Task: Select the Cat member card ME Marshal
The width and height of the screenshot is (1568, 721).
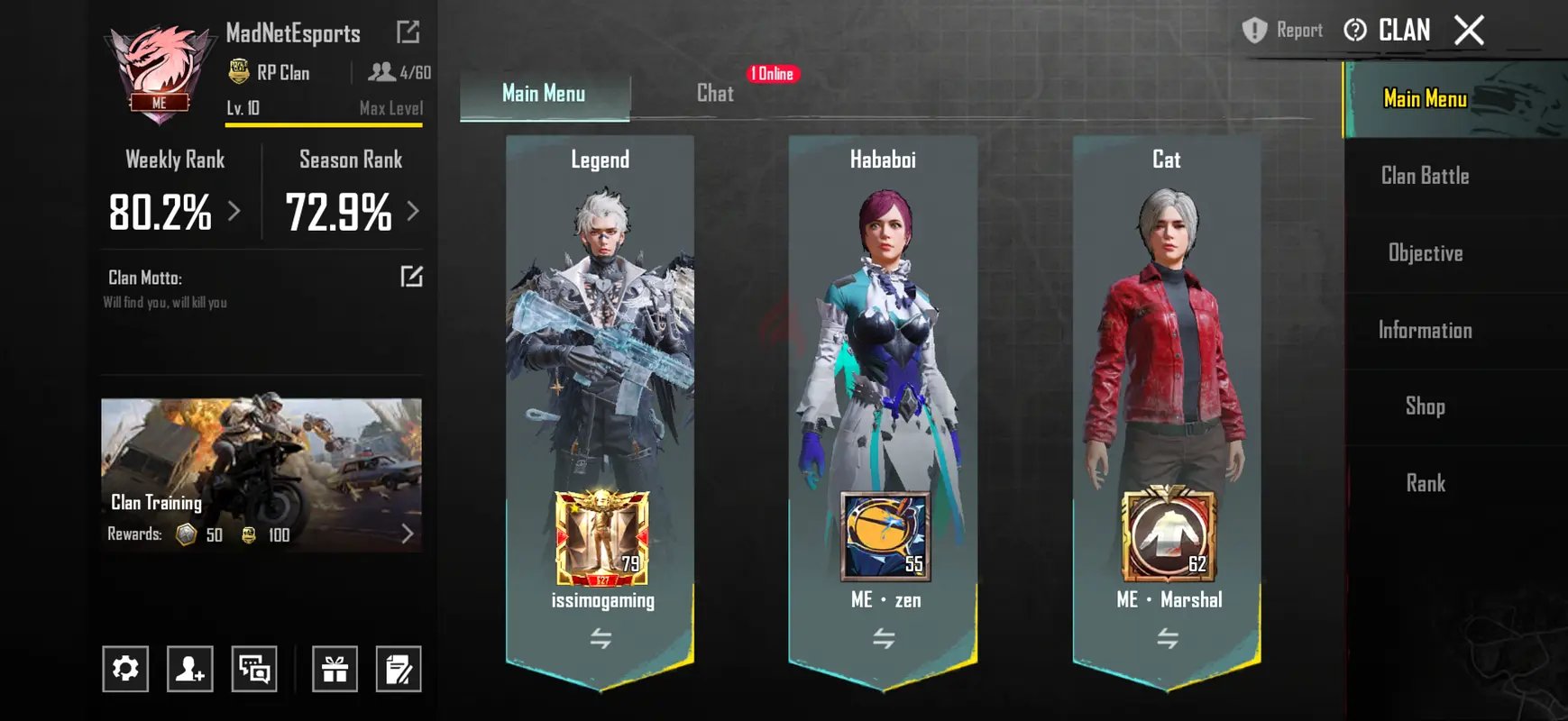Action: (x=1167, y=406)
